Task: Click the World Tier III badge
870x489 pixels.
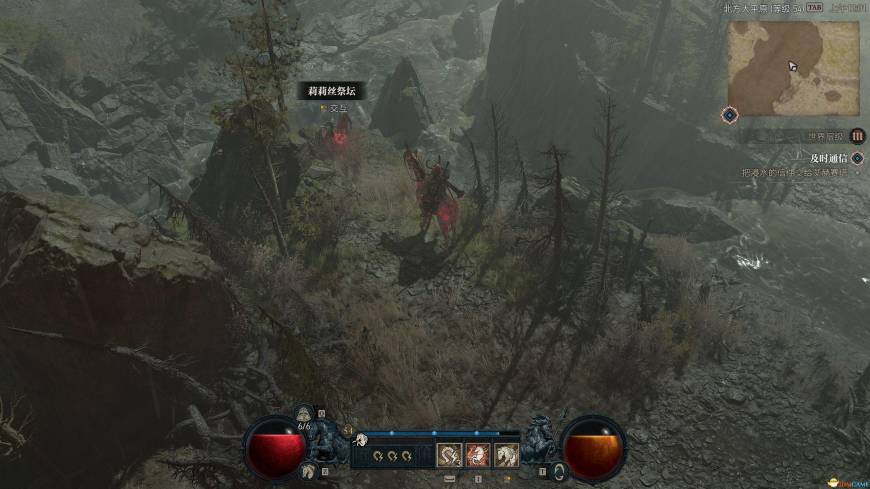Action: click(857, 136)
